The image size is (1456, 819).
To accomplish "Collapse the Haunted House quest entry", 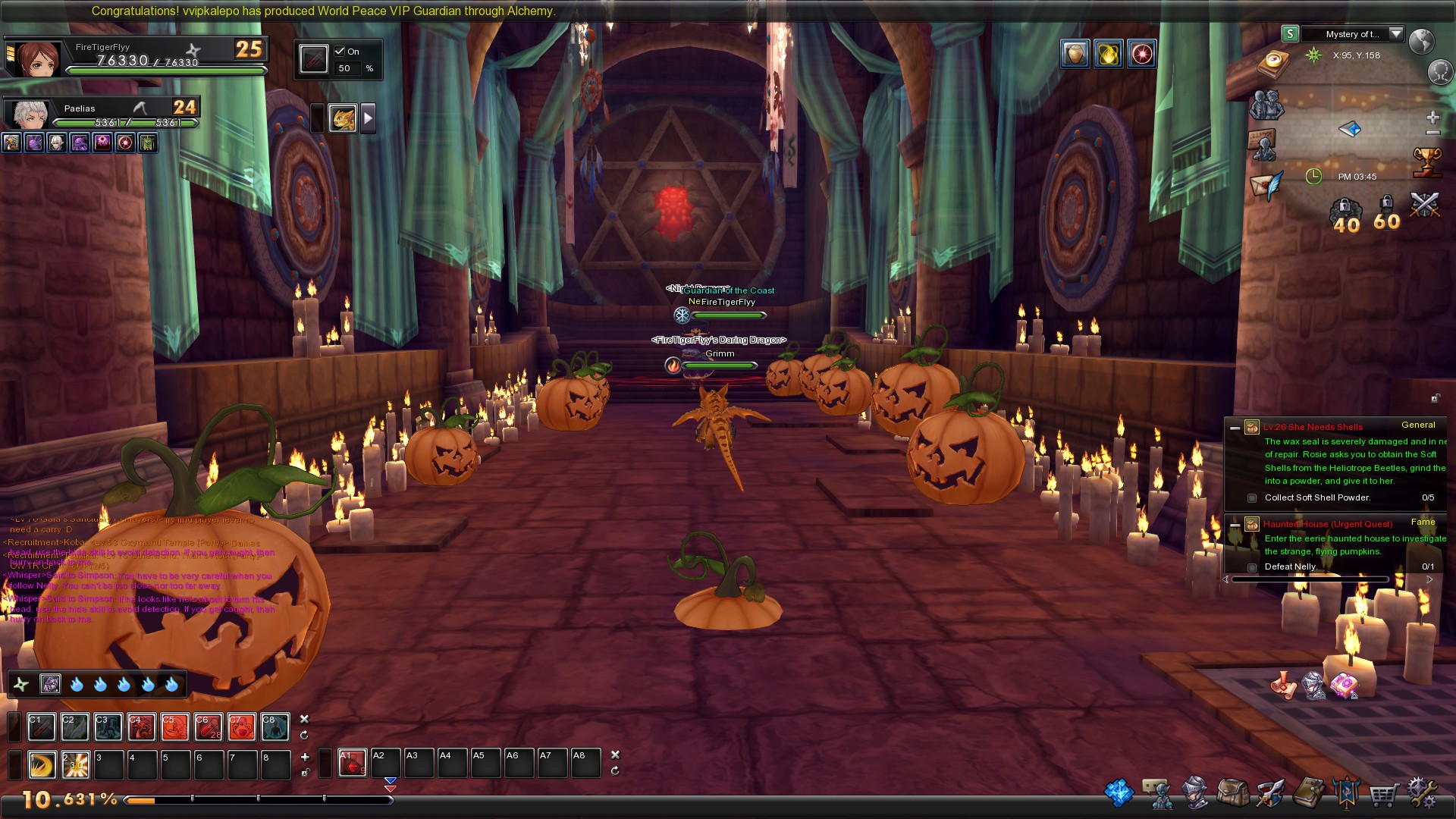I will (x=1237, y=523).
